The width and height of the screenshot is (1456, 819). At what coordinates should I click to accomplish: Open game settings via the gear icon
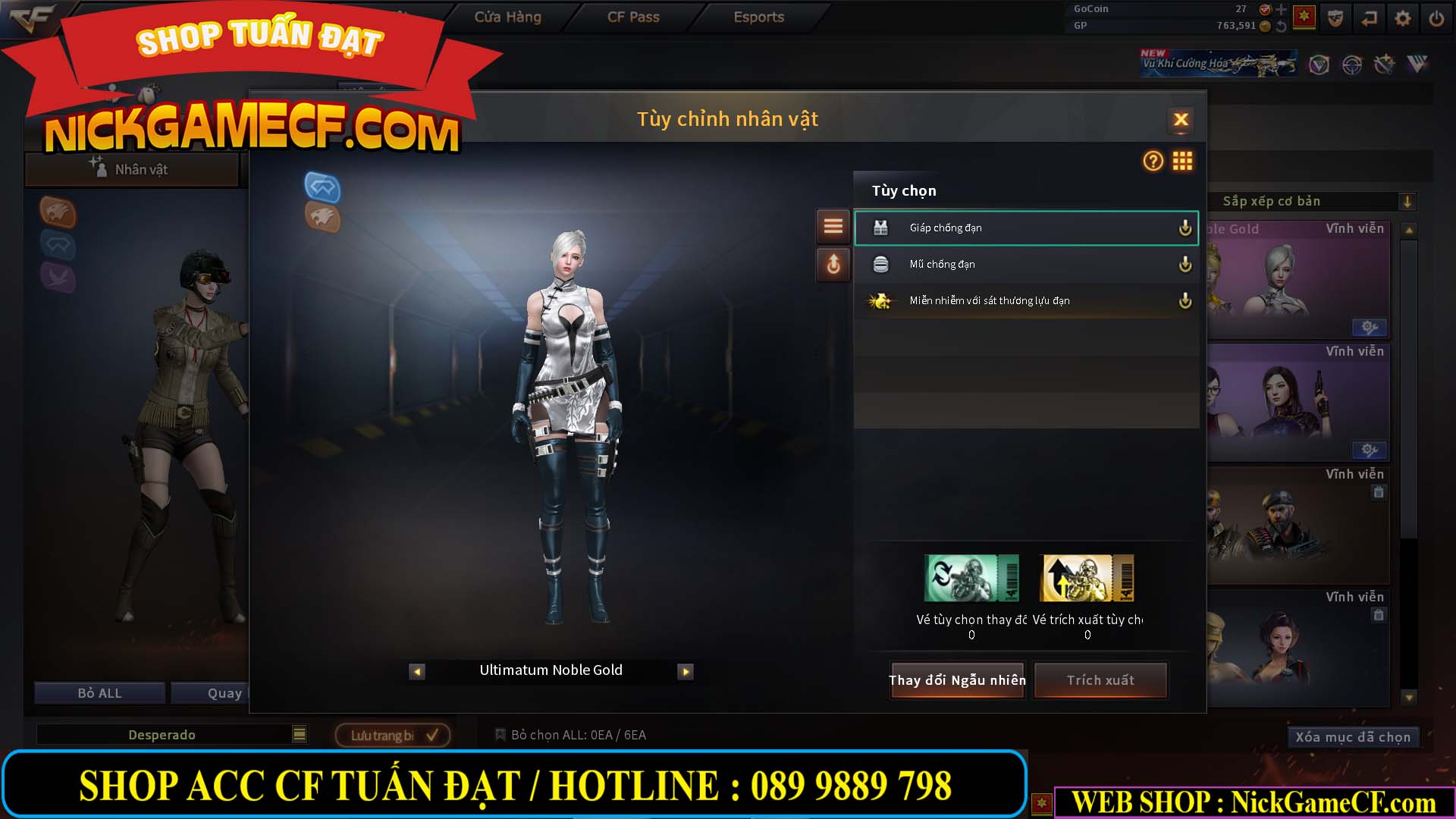click(1402, 18)
